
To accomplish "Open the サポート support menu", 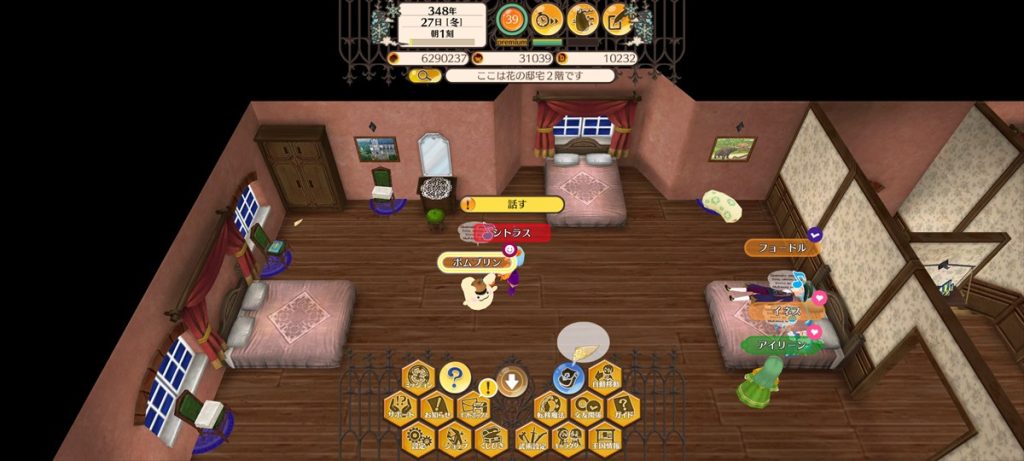I will point(402,406).
